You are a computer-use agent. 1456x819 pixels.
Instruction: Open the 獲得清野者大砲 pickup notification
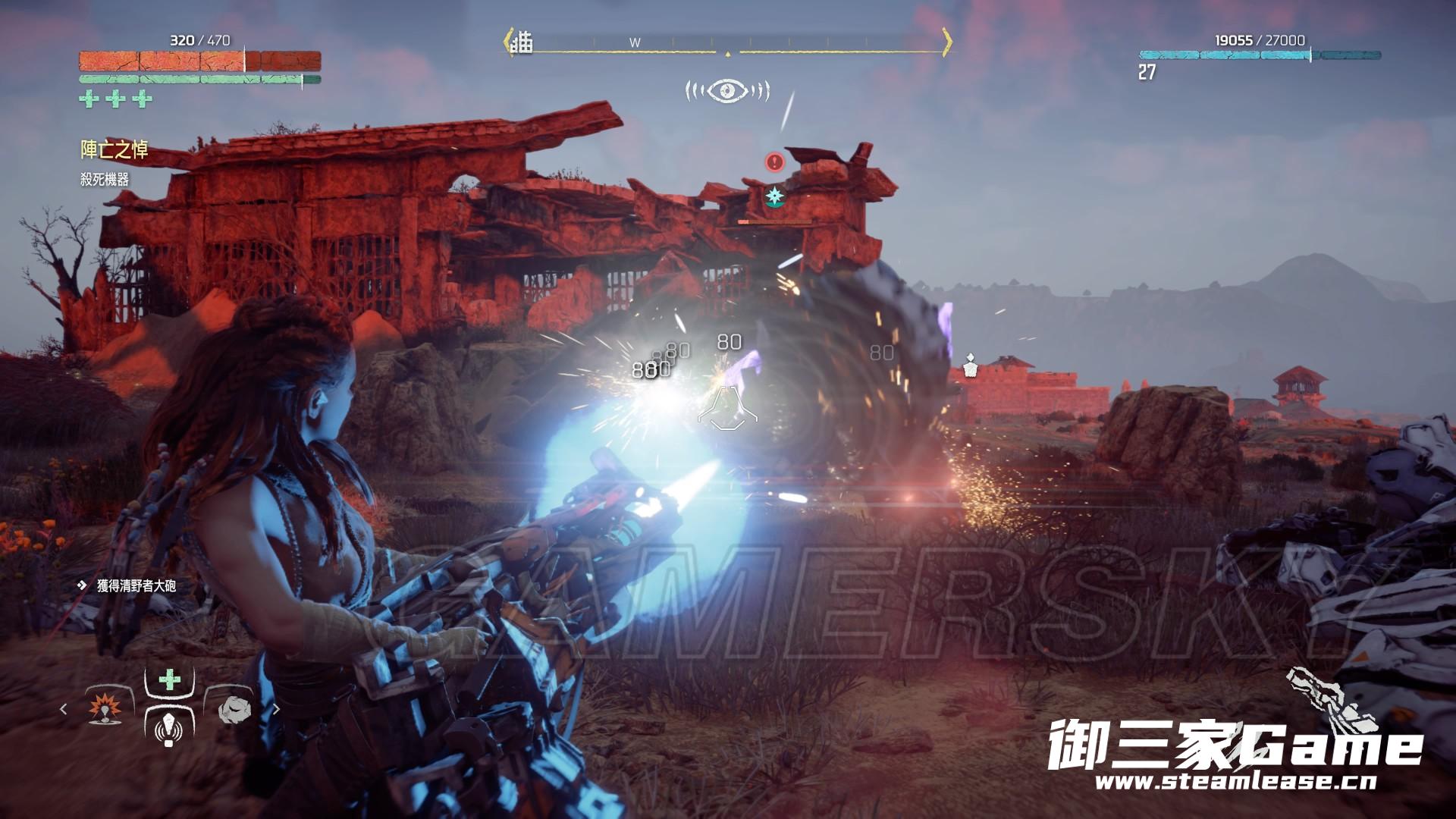pyautogui.click(x=129, y=585)
